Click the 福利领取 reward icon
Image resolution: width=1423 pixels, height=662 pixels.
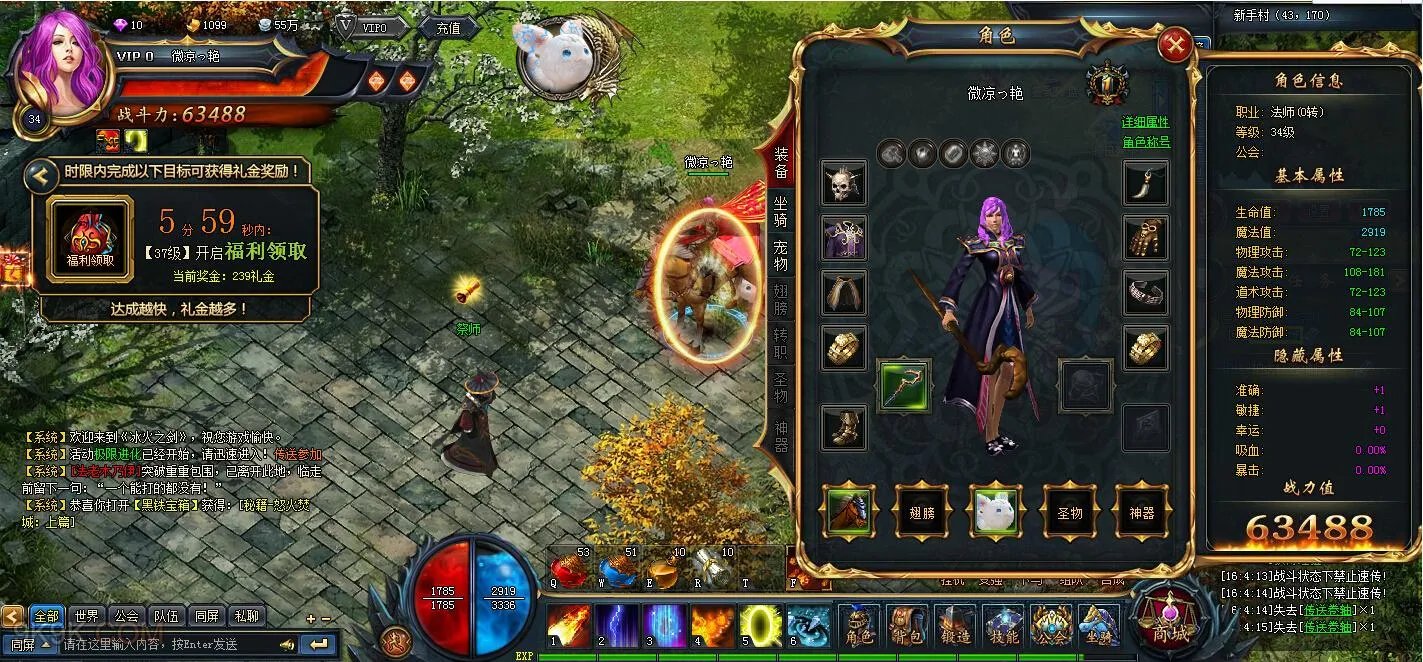pos(90,239)
